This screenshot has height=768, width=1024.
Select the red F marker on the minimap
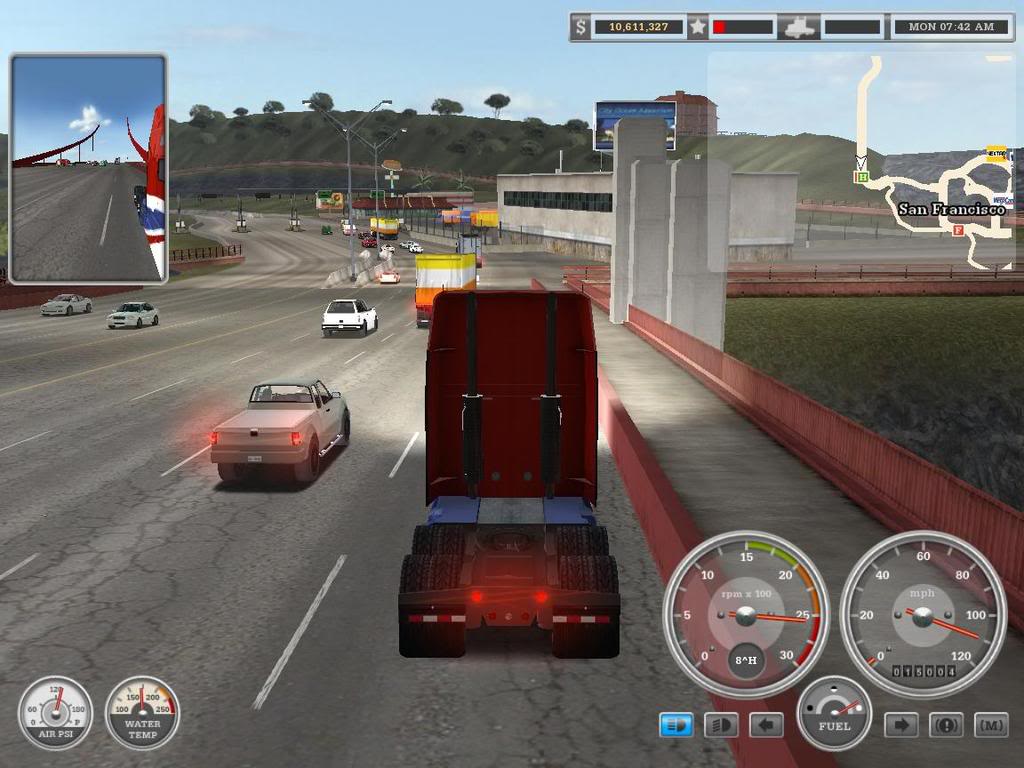click(958, 230)
